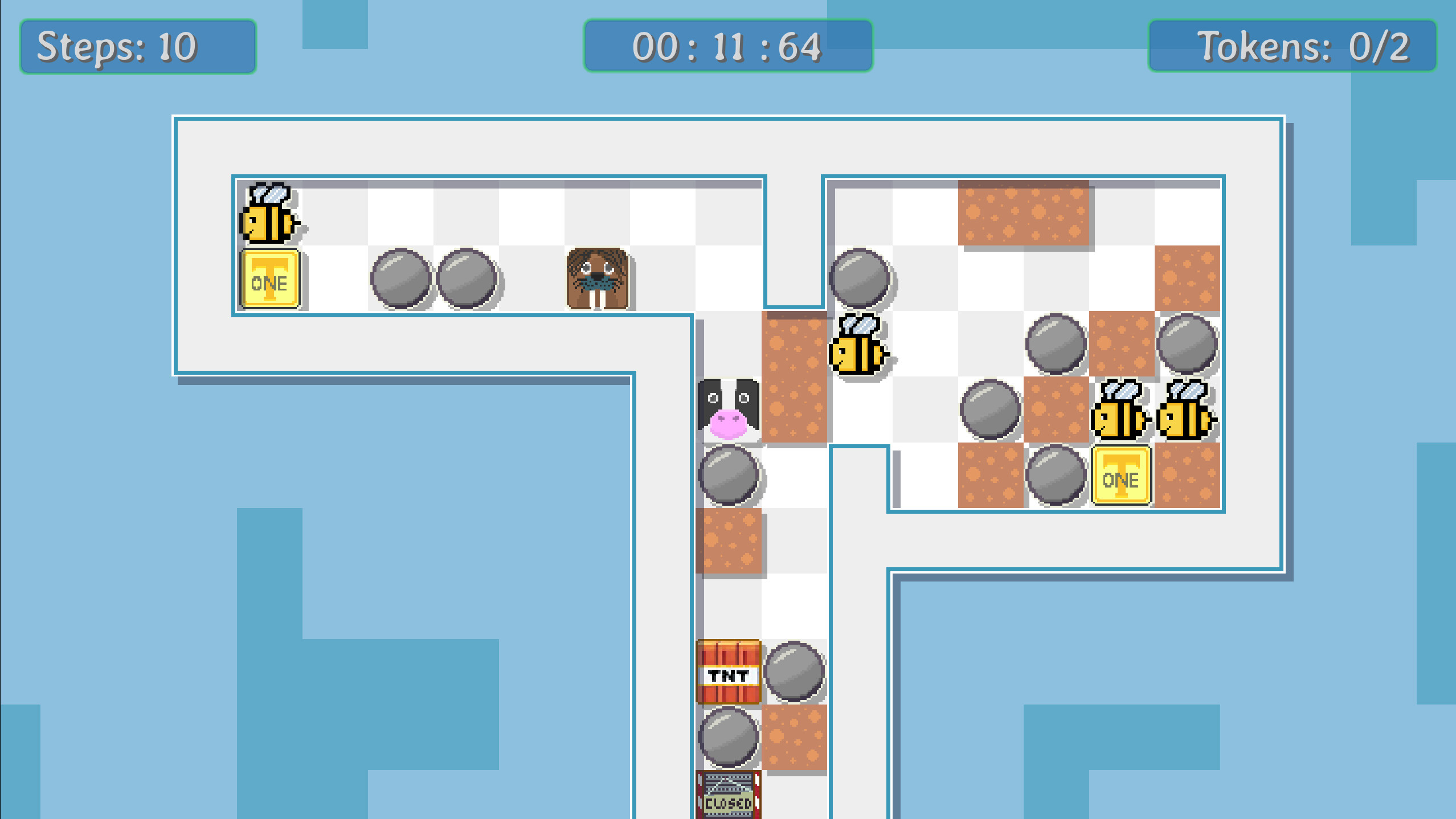The width and height of the screenshot is (1456, 819).
Task: Click the CLOSED gate at the bottom
Action: (x=728, y=797)
